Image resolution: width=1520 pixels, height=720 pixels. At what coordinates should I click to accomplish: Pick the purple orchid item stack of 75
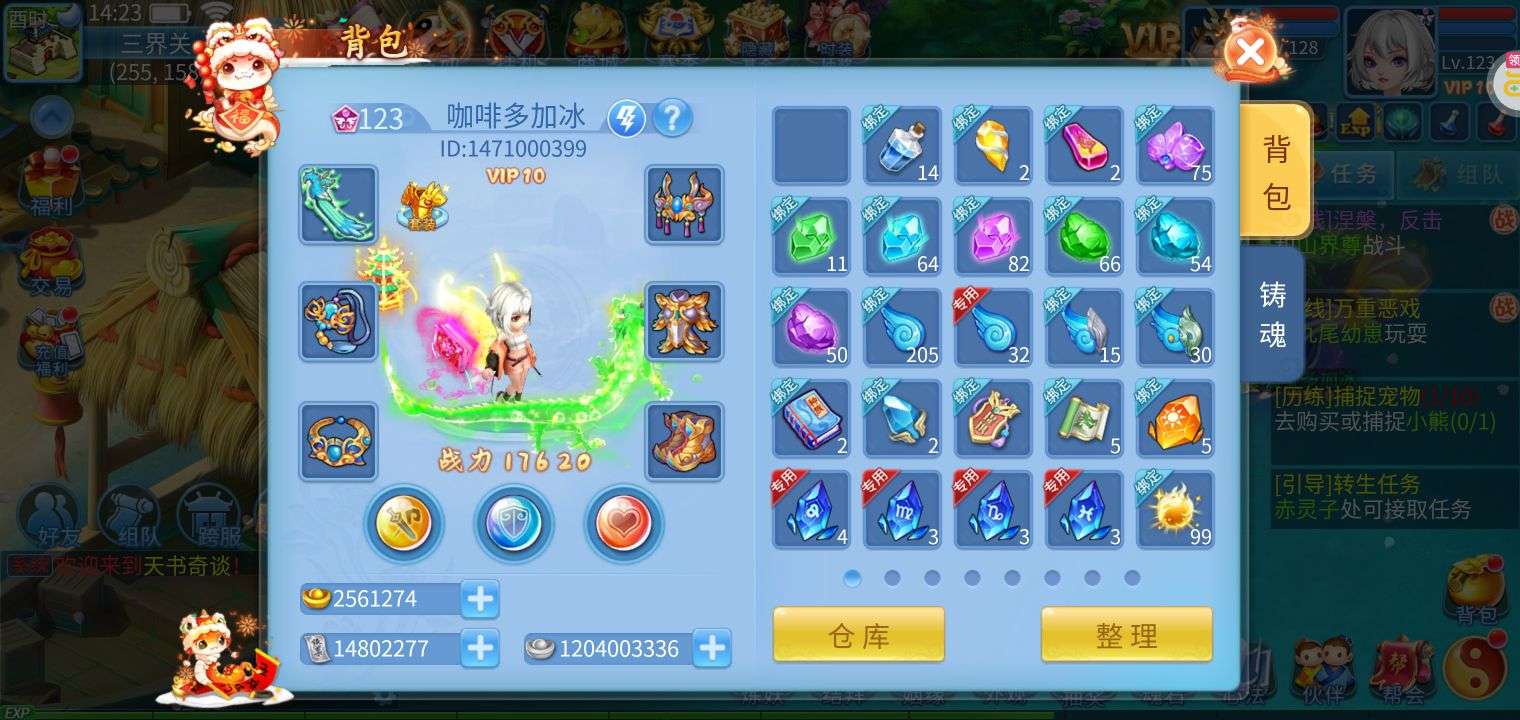pos(1175,146)
